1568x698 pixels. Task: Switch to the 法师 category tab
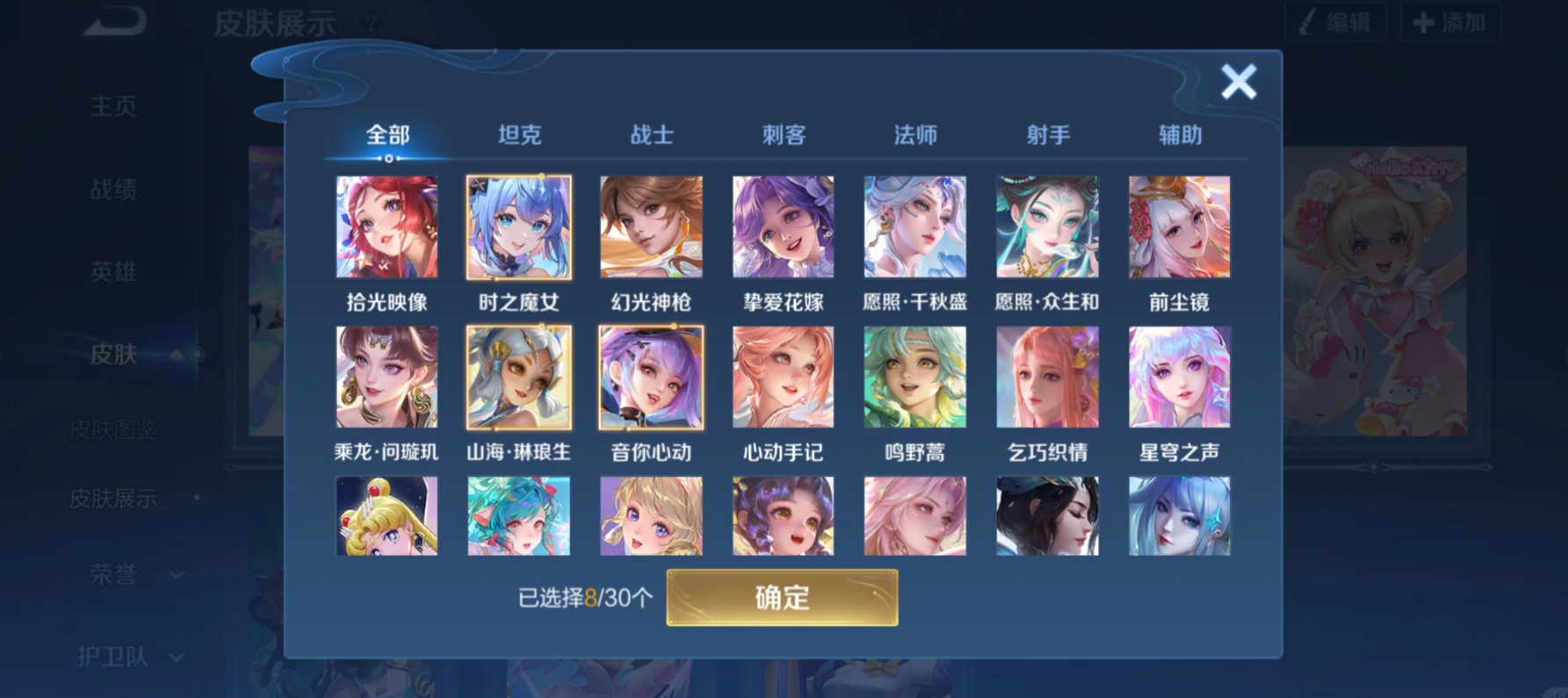(x=914, y=133)
